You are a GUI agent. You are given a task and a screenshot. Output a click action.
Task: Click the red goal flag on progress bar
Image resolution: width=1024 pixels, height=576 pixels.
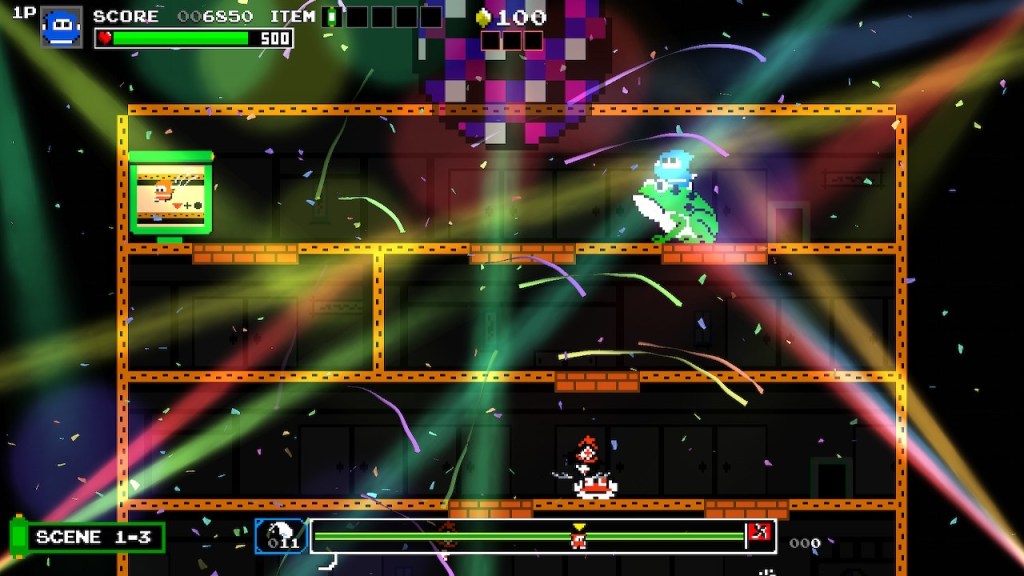click(x=759, y=534)
